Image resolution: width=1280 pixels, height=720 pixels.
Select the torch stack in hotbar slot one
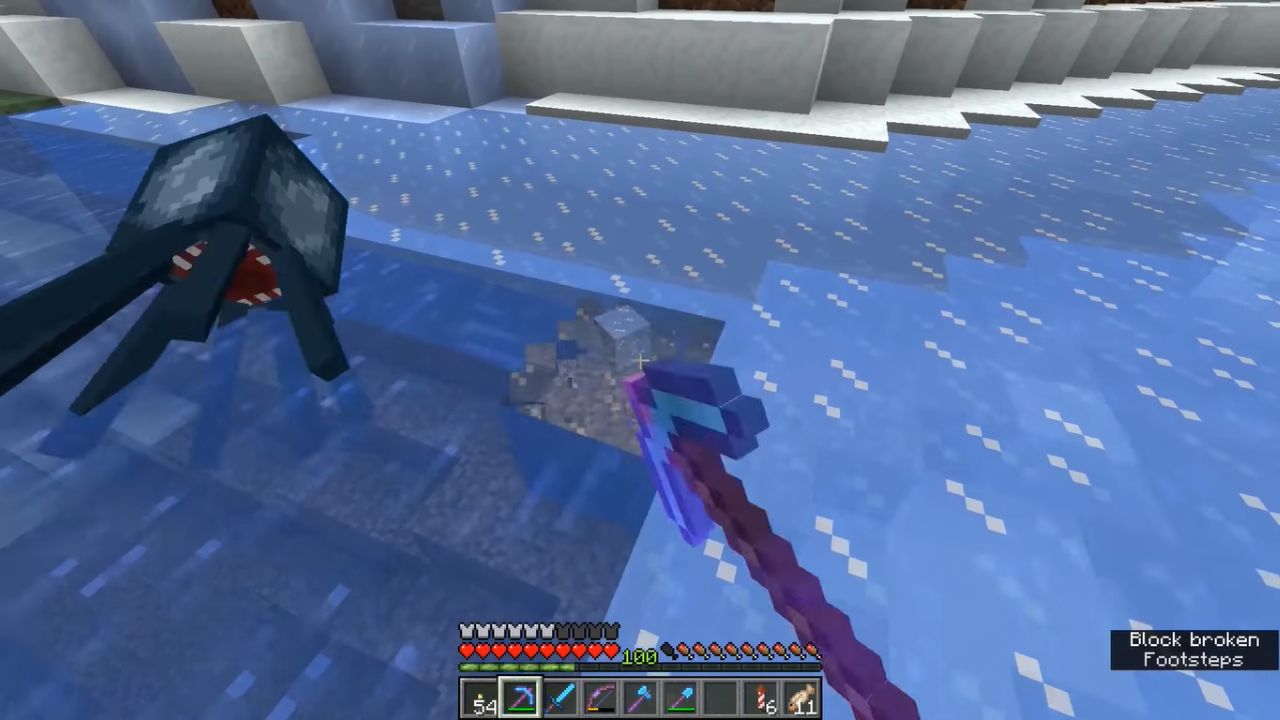(480, 697)
